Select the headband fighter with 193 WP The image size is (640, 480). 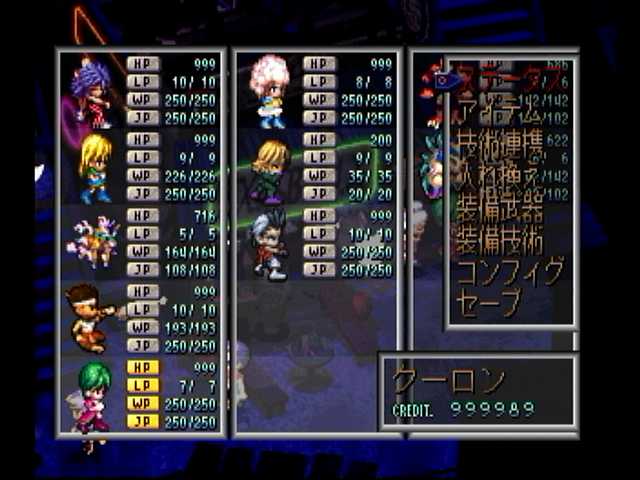coord(90,317)
